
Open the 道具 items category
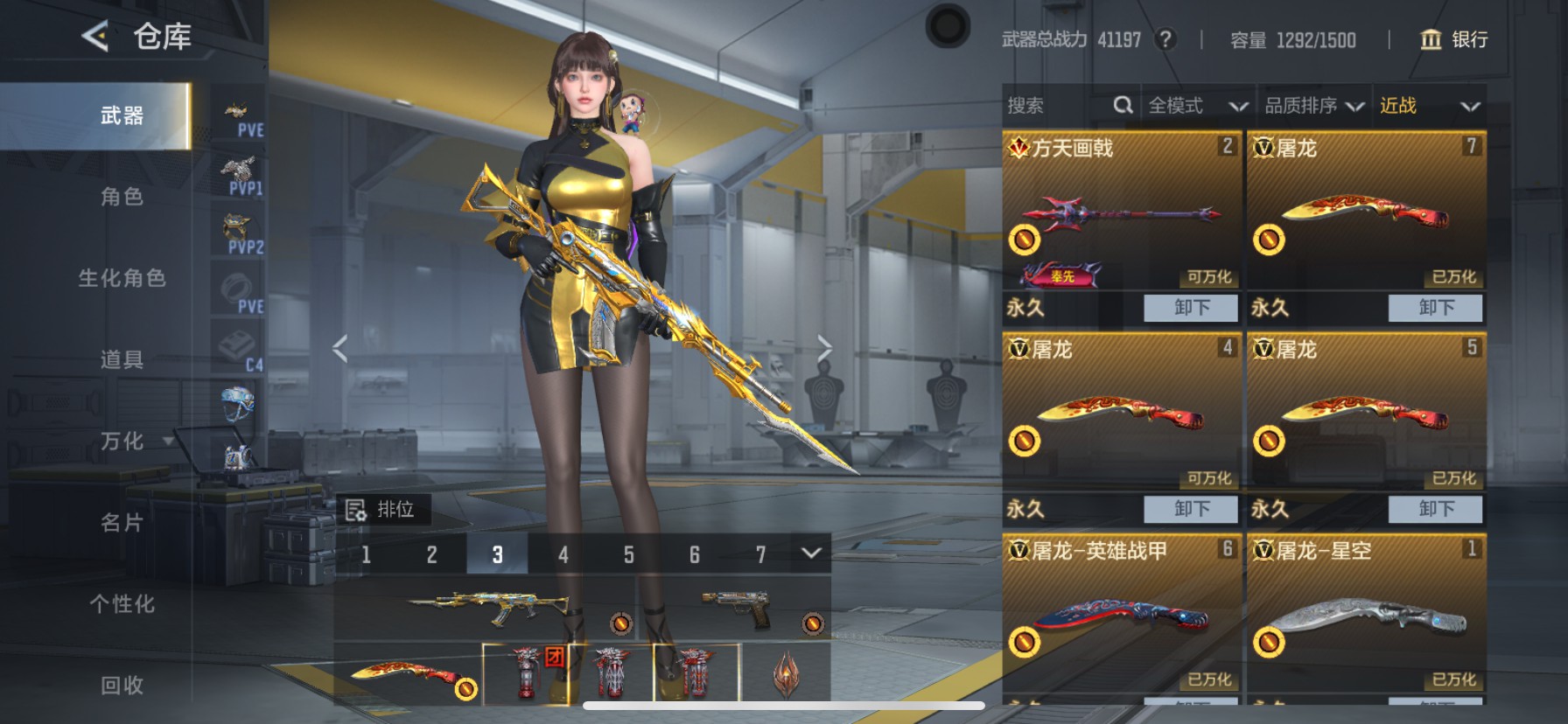tap(121, 359)
